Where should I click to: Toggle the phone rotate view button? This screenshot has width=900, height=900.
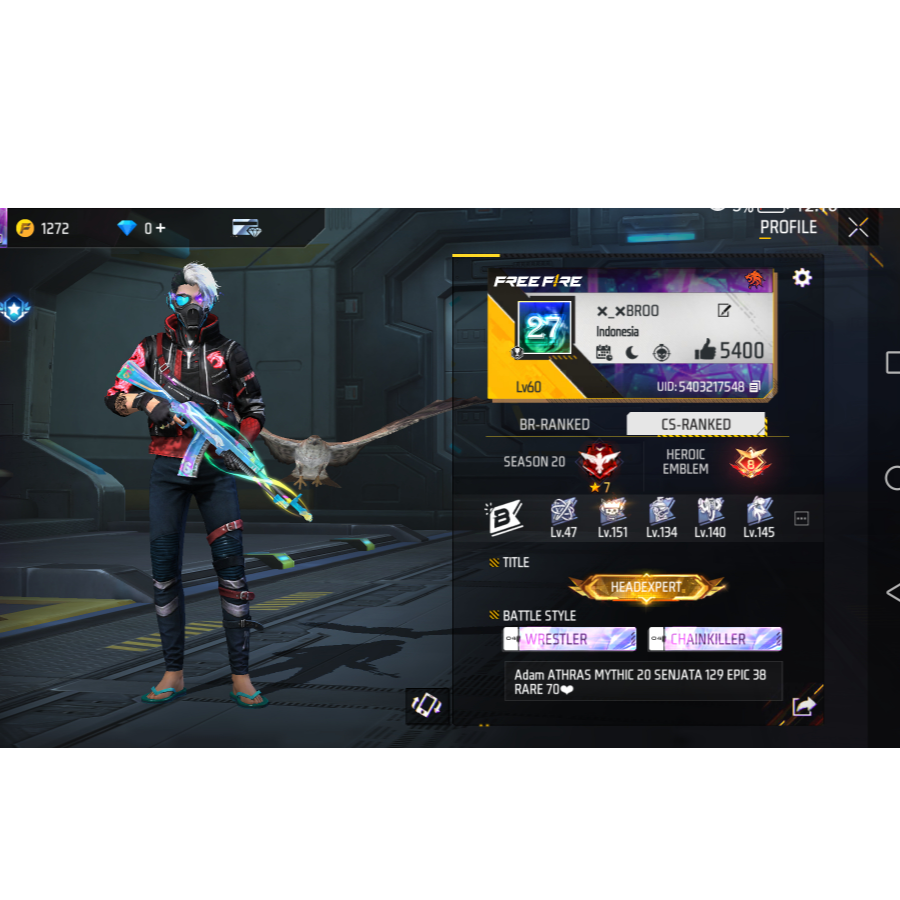(426, 705)
